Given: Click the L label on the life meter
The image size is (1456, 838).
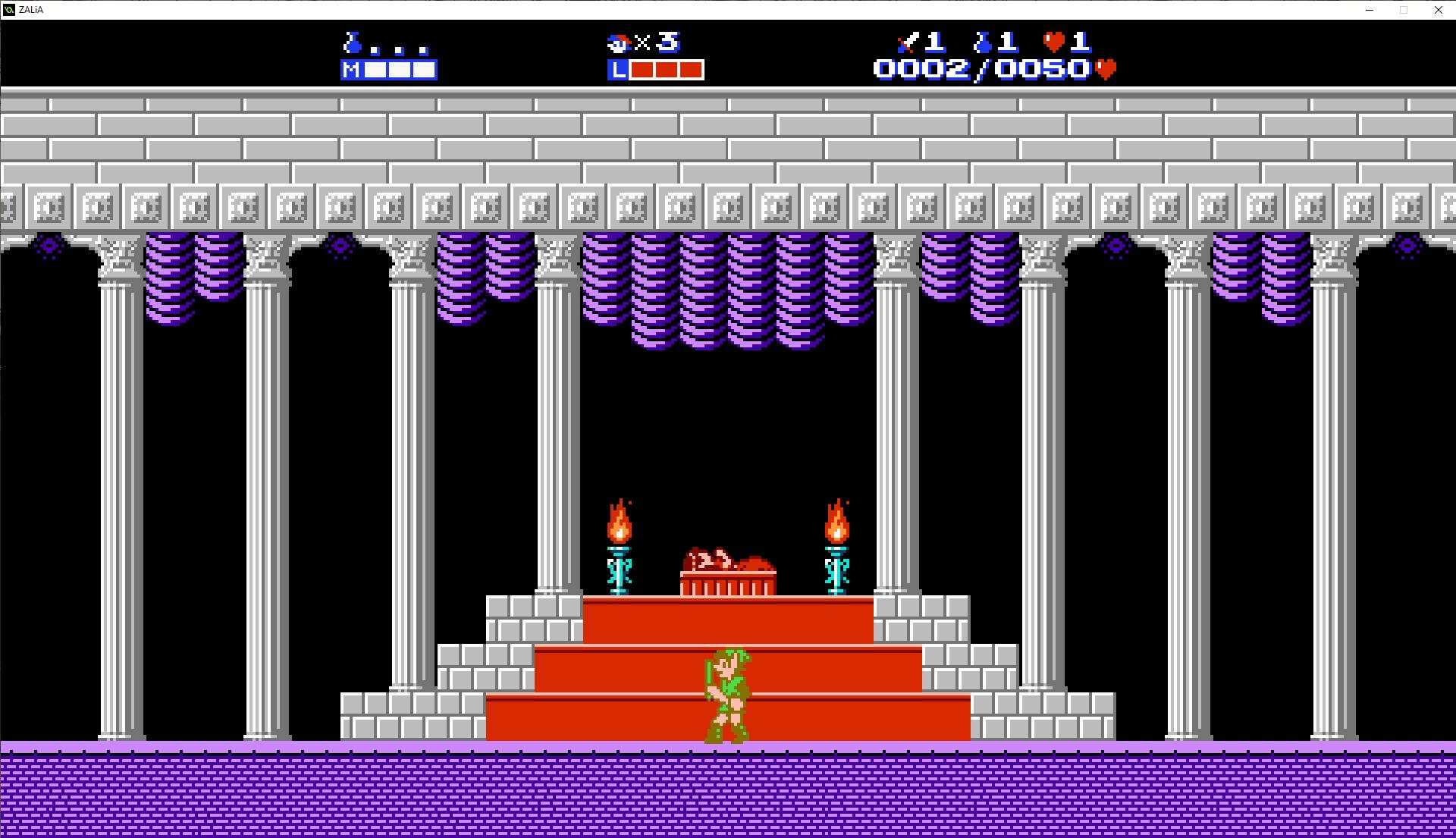Looking at the screenshot, I should 619,70.
